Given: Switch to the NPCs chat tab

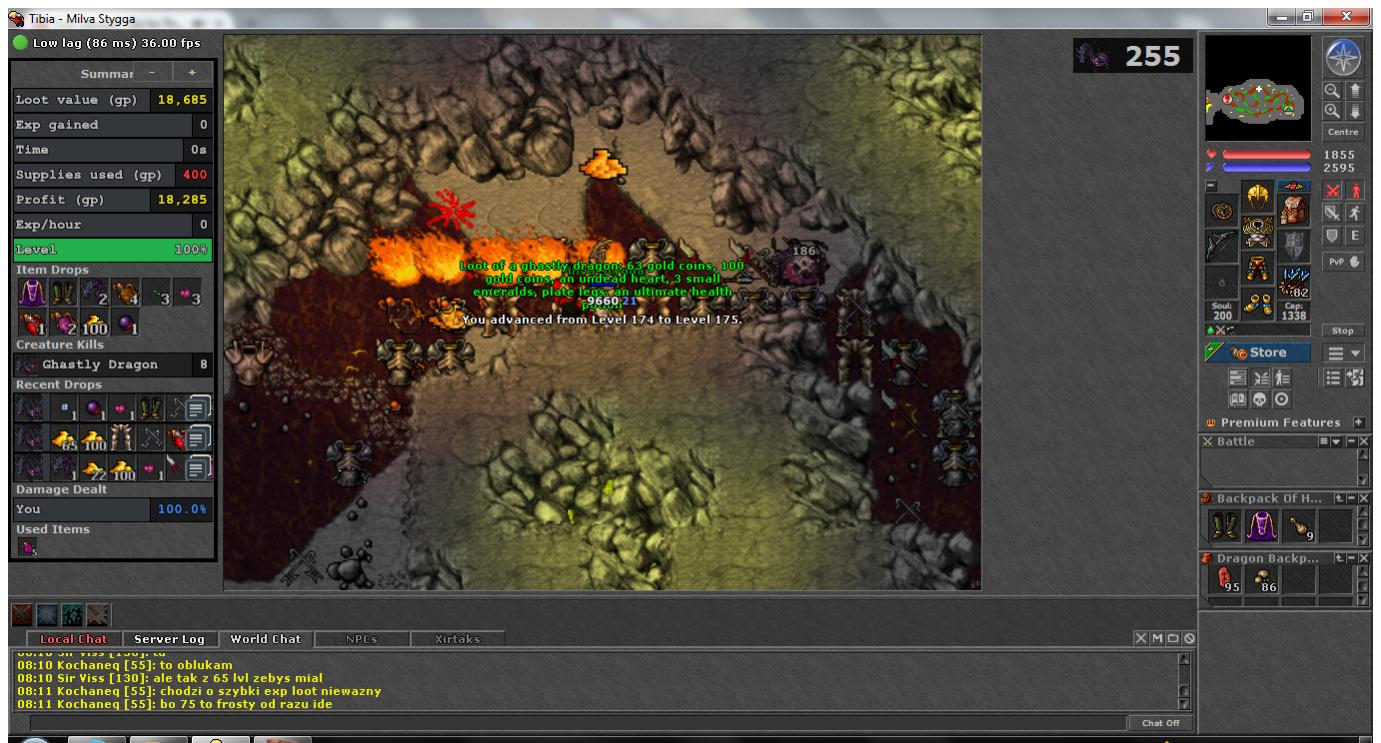Looking at the screenshot, I should click(x=361, y=639).
